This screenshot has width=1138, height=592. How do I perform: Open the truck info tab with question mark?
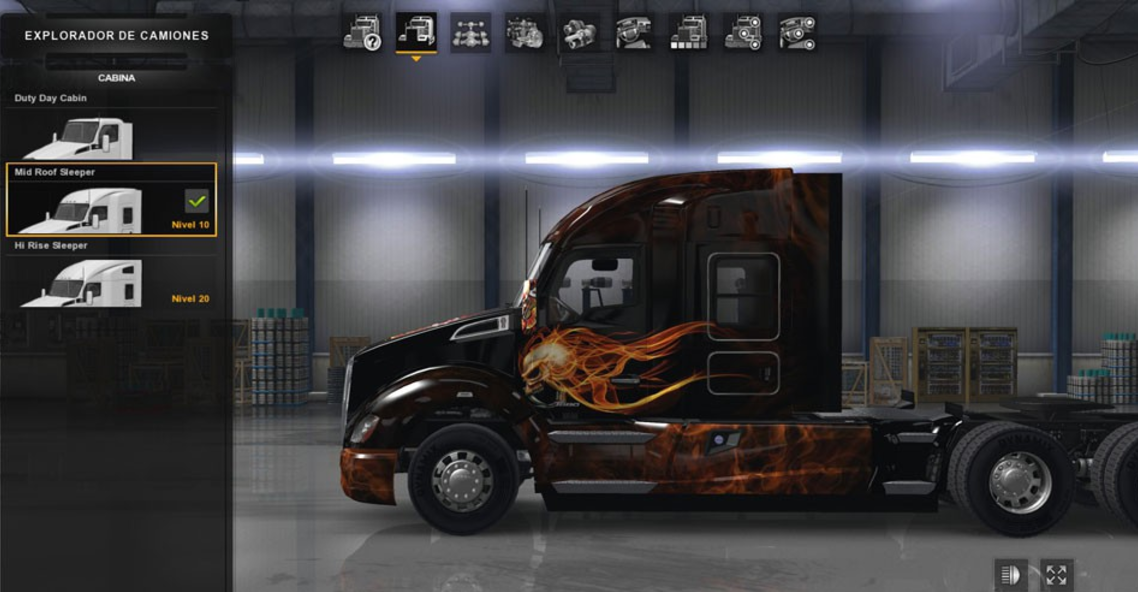(x=362, y=33)
